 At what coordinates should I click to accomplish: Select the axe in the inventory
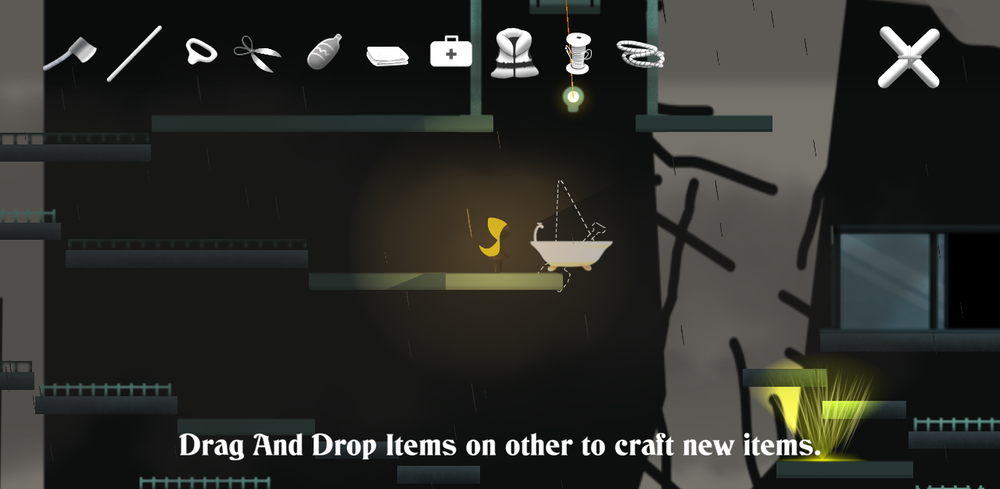click(69, 52)
